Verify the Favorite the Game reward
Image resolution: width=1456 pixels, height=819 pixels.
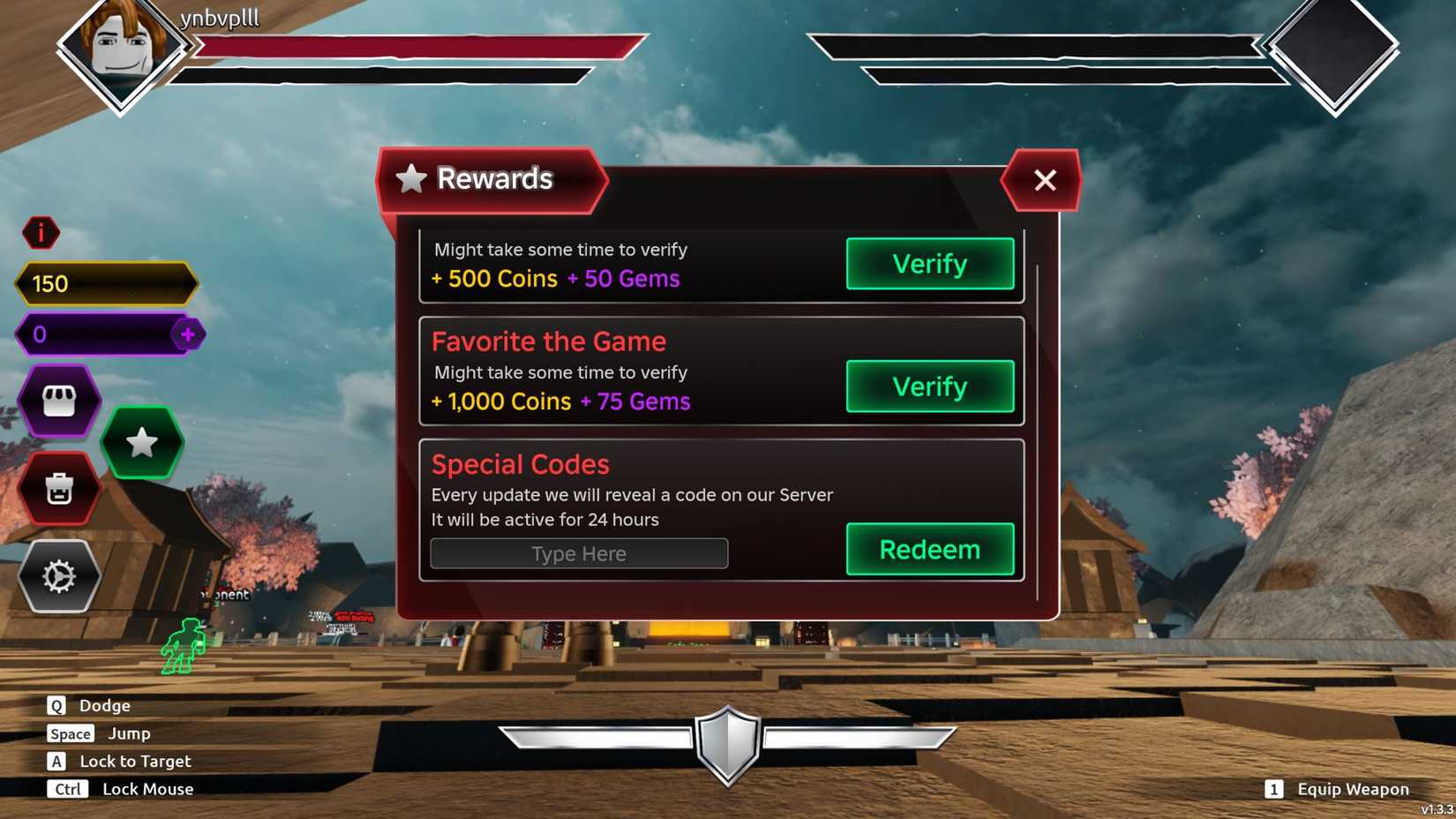pyautogui.click(x=929, y=387)
